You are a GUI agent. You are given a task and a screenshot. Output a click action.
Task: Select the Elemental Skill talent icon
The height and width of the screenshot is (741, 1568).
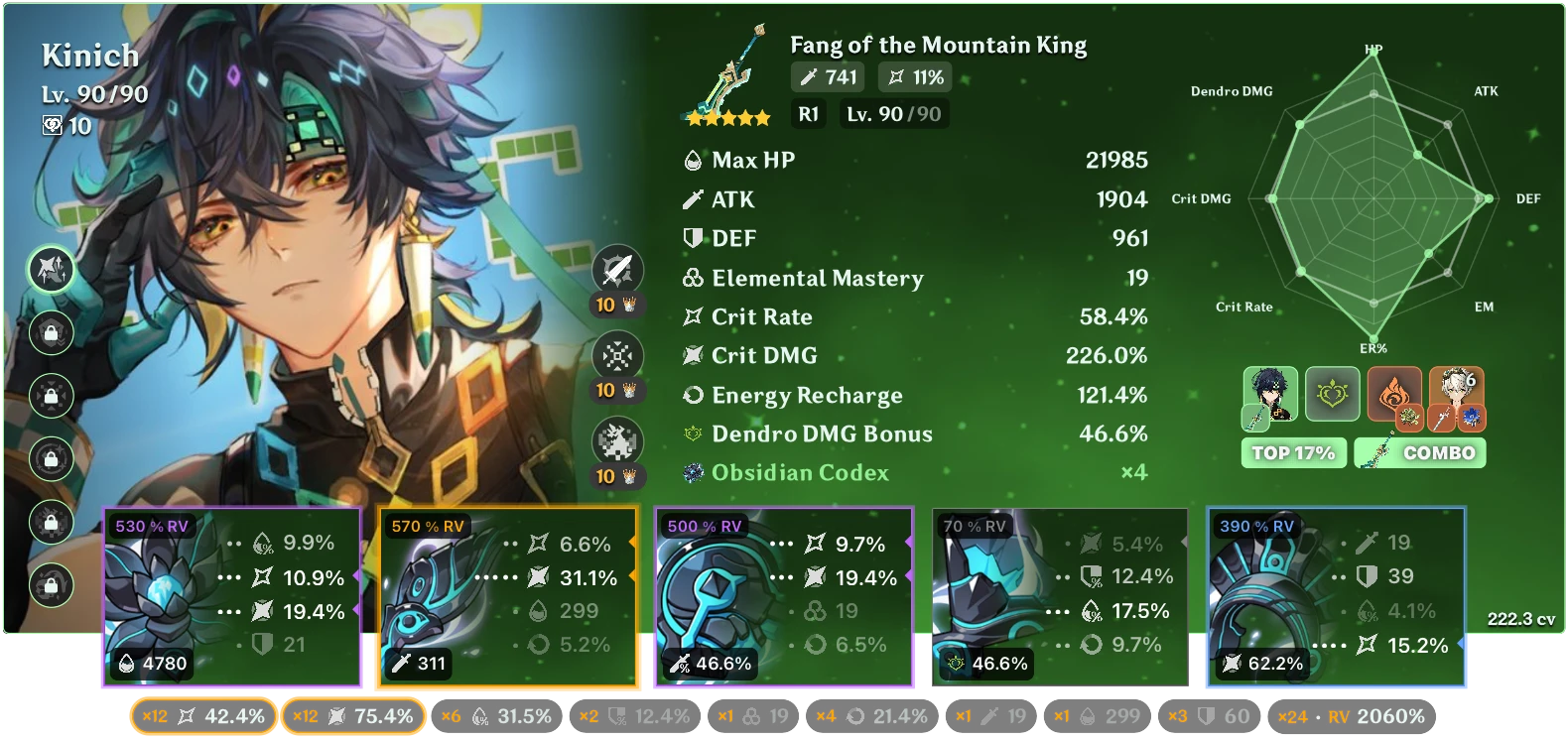(615, 355)
